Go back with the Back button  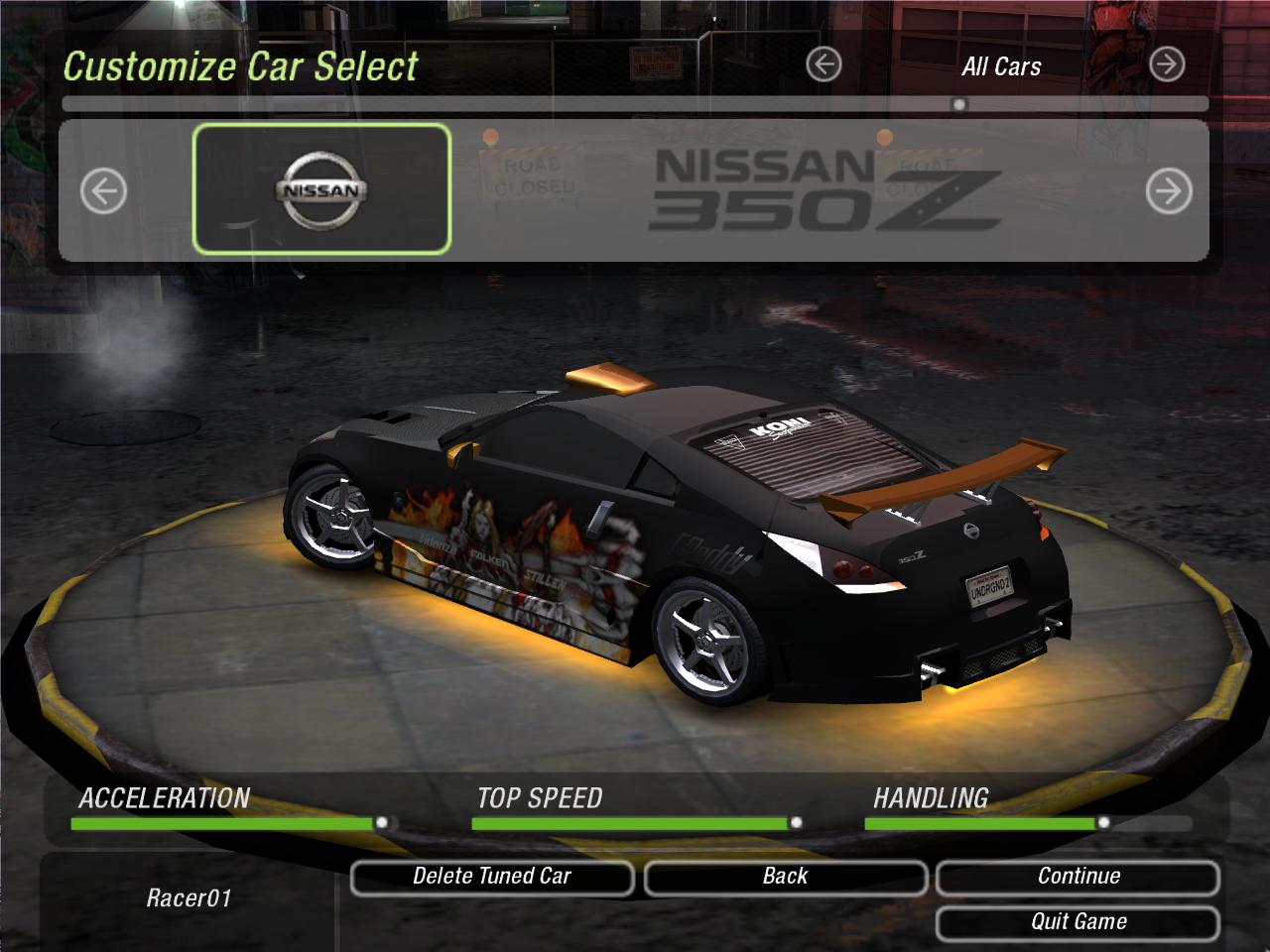(x=785, y=877)
